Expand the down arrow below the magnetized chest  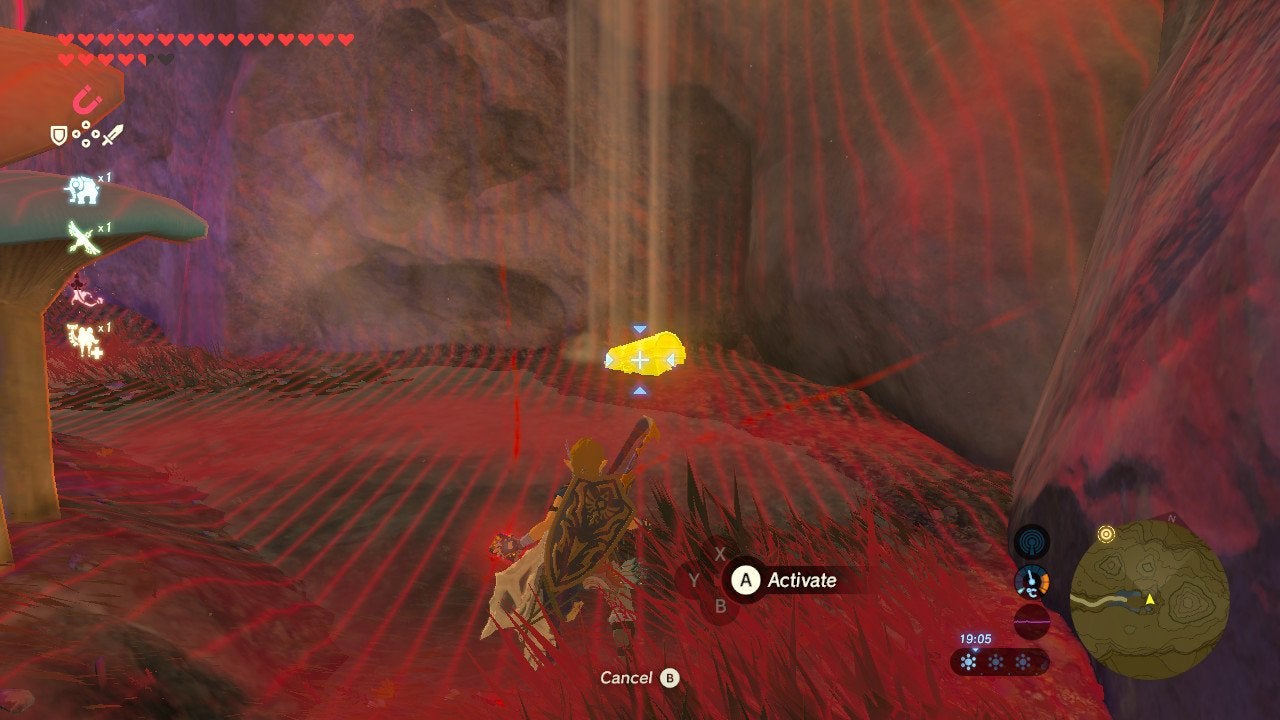click(x=640, y=390)
